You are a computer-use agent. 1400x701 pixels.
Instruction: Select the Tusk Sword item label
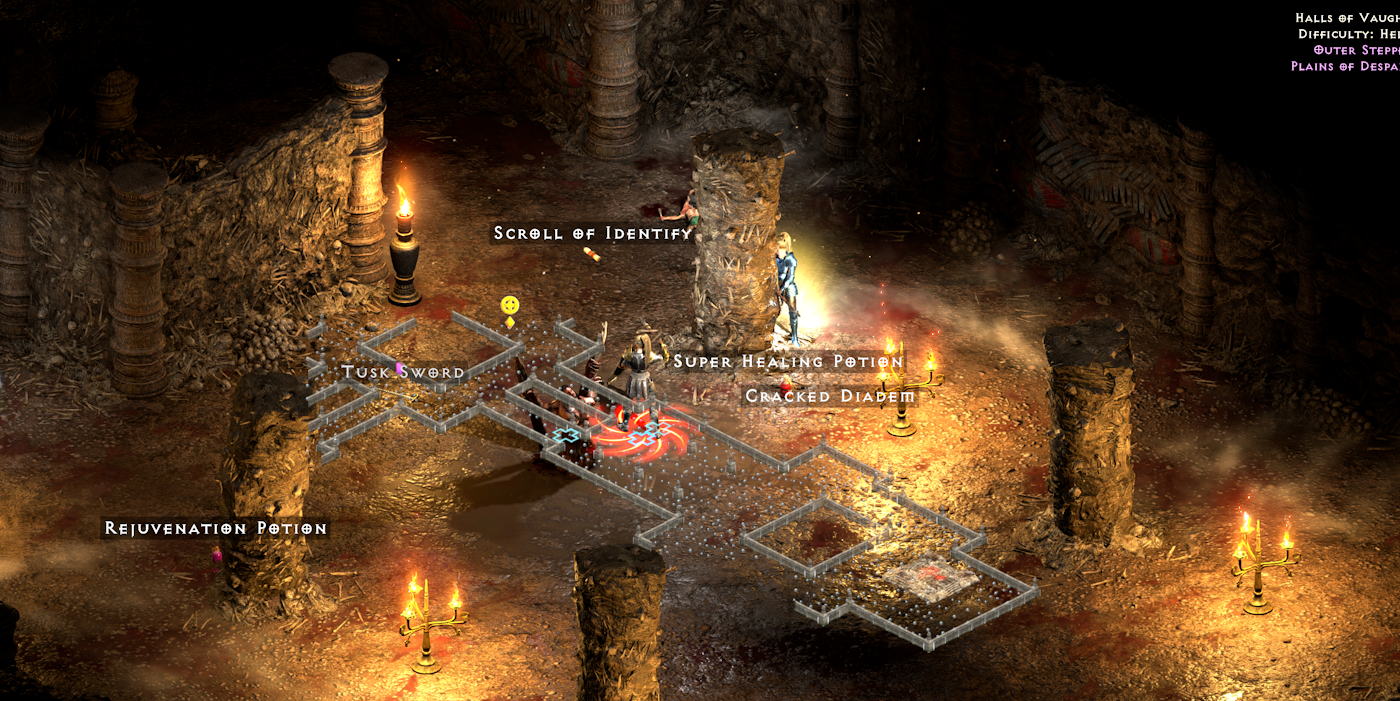(403, 373)
